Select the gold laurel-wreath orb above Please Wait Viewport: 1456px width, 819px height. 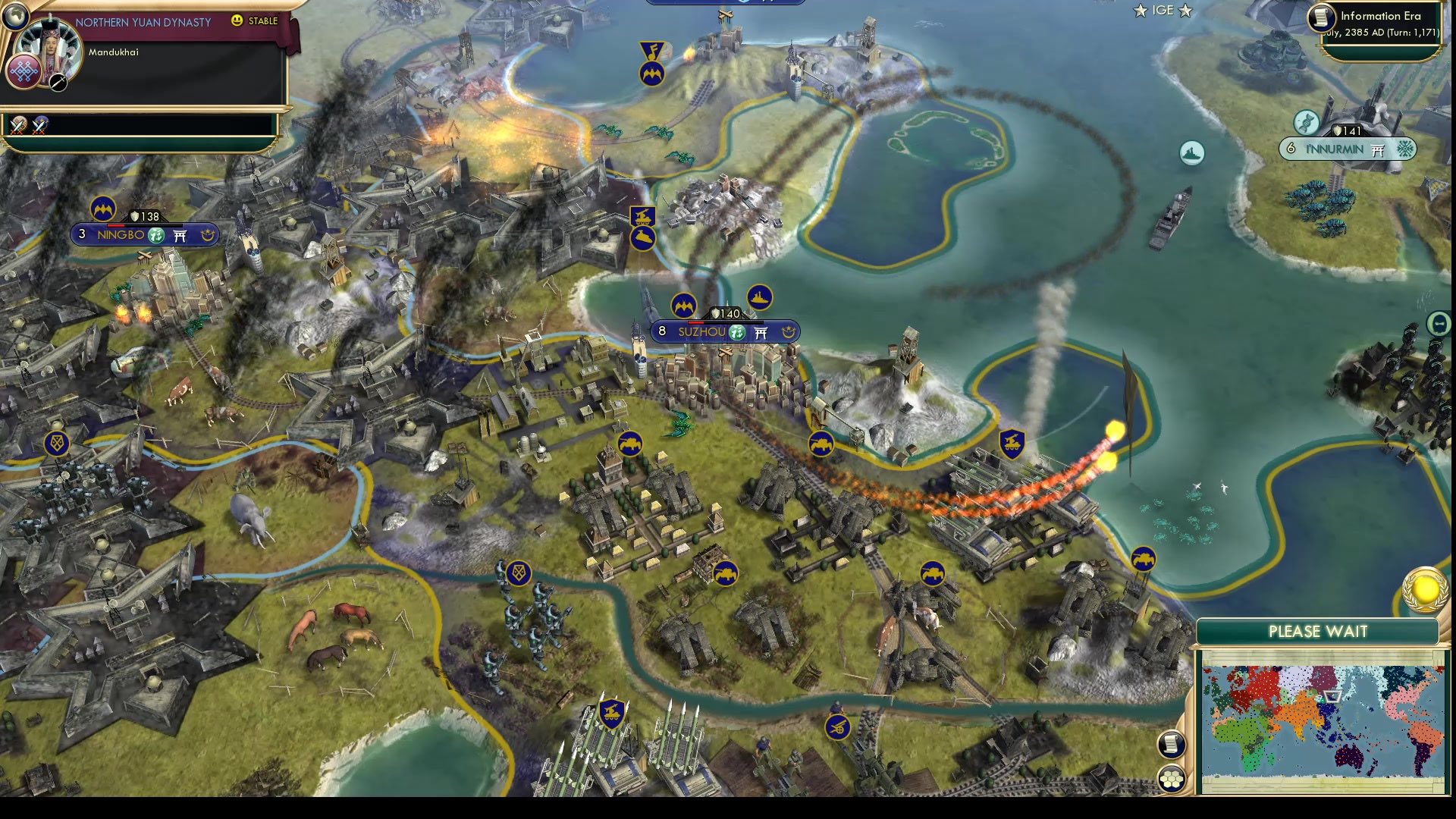click(x=1425, y=590)
